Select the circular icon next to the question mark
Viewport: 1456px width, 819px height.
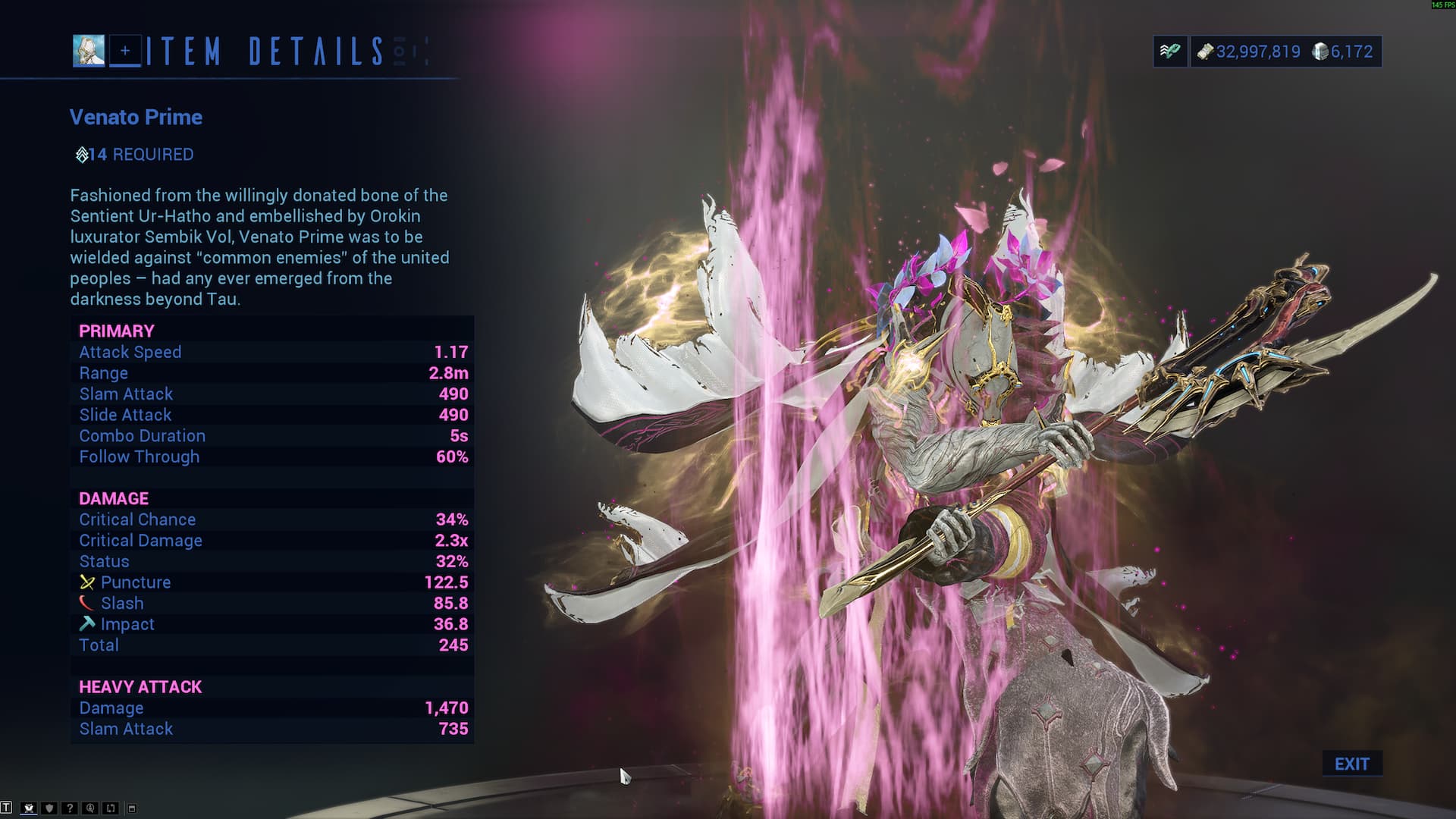(90, 808)
